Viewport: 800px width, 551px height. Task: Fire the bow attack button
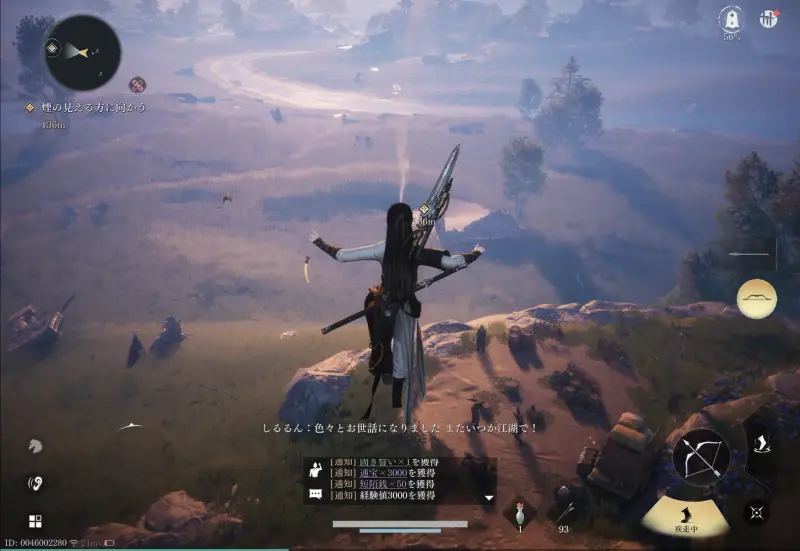click(x=701, y=457)
